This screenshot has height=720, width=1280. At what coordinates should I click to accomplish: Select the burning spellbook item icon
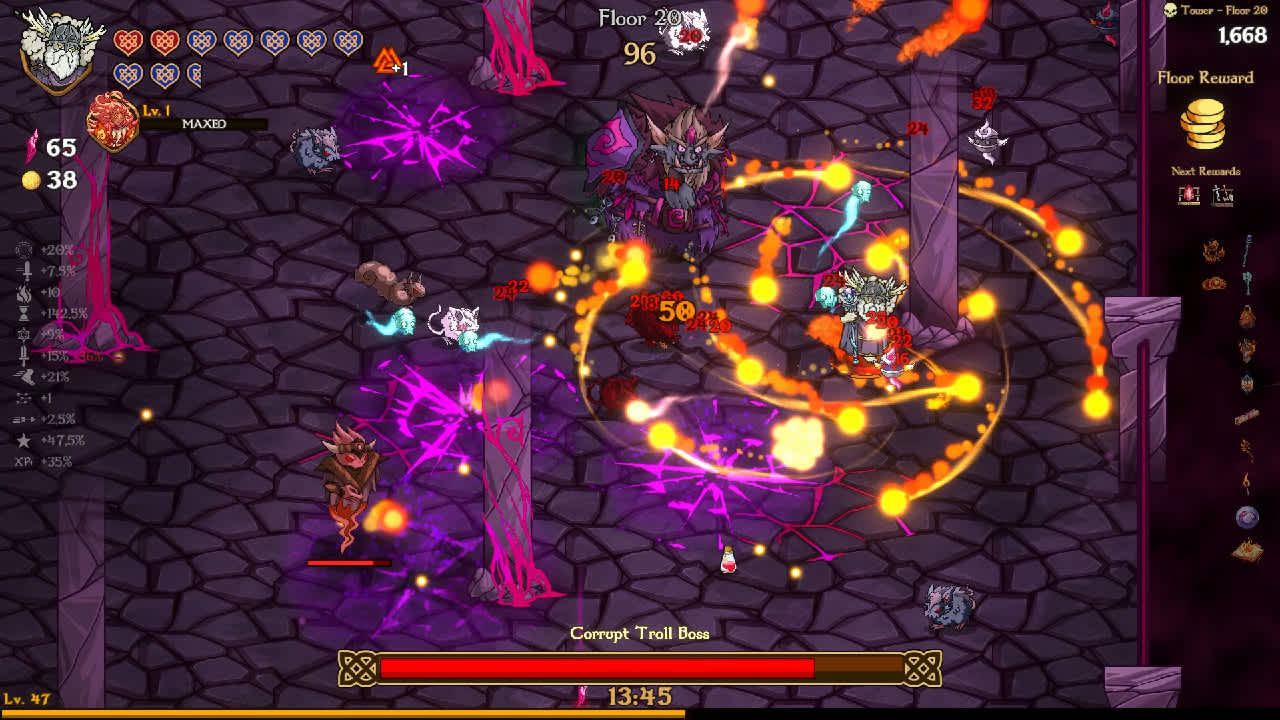pyautogui.click(x=1246, y=549)
